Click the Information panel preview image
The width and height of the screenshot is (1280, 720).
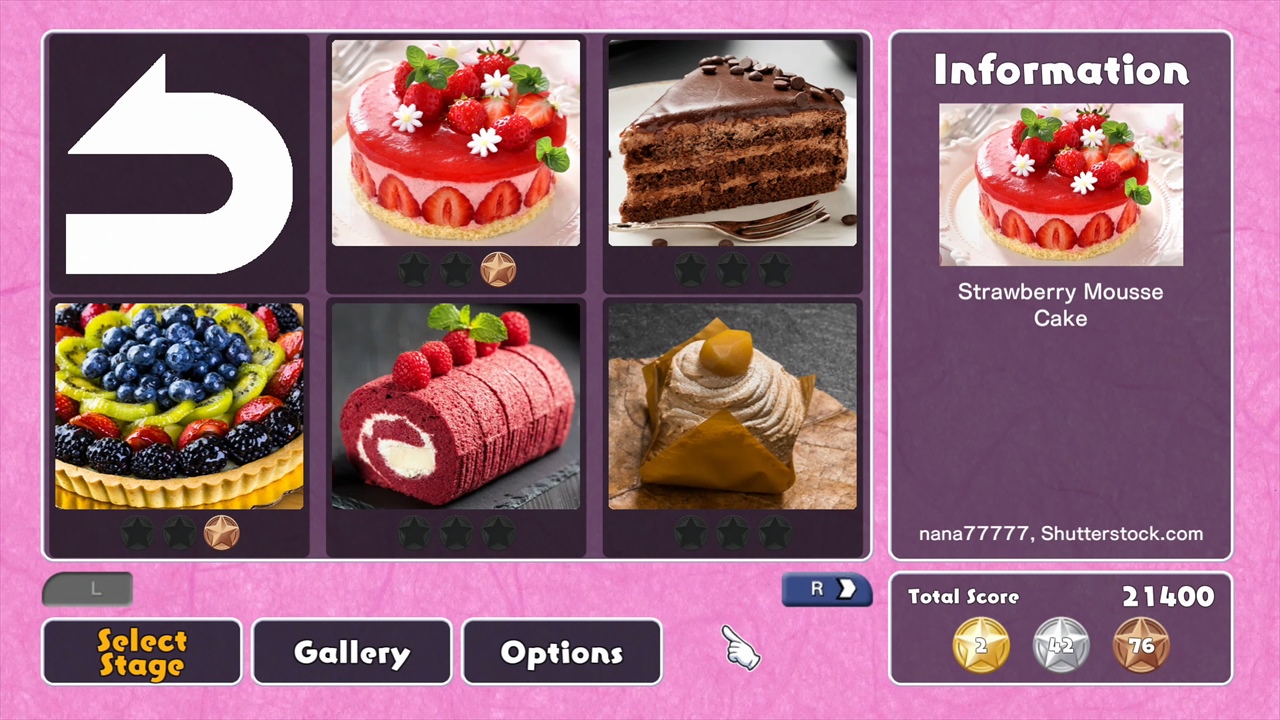coord(1060,185)
